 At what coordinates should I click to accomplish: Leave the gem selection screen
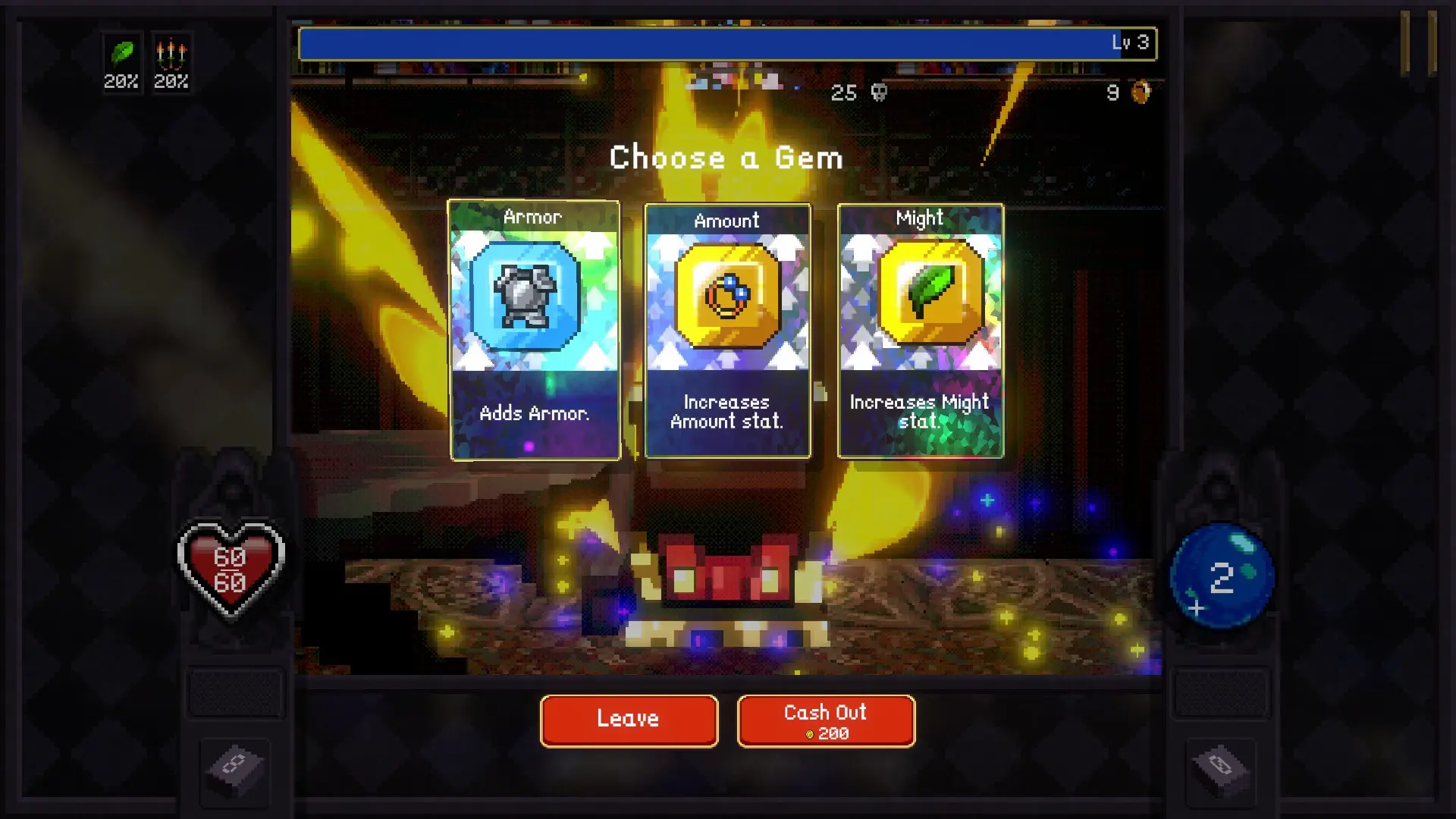(x=629, y=719)
